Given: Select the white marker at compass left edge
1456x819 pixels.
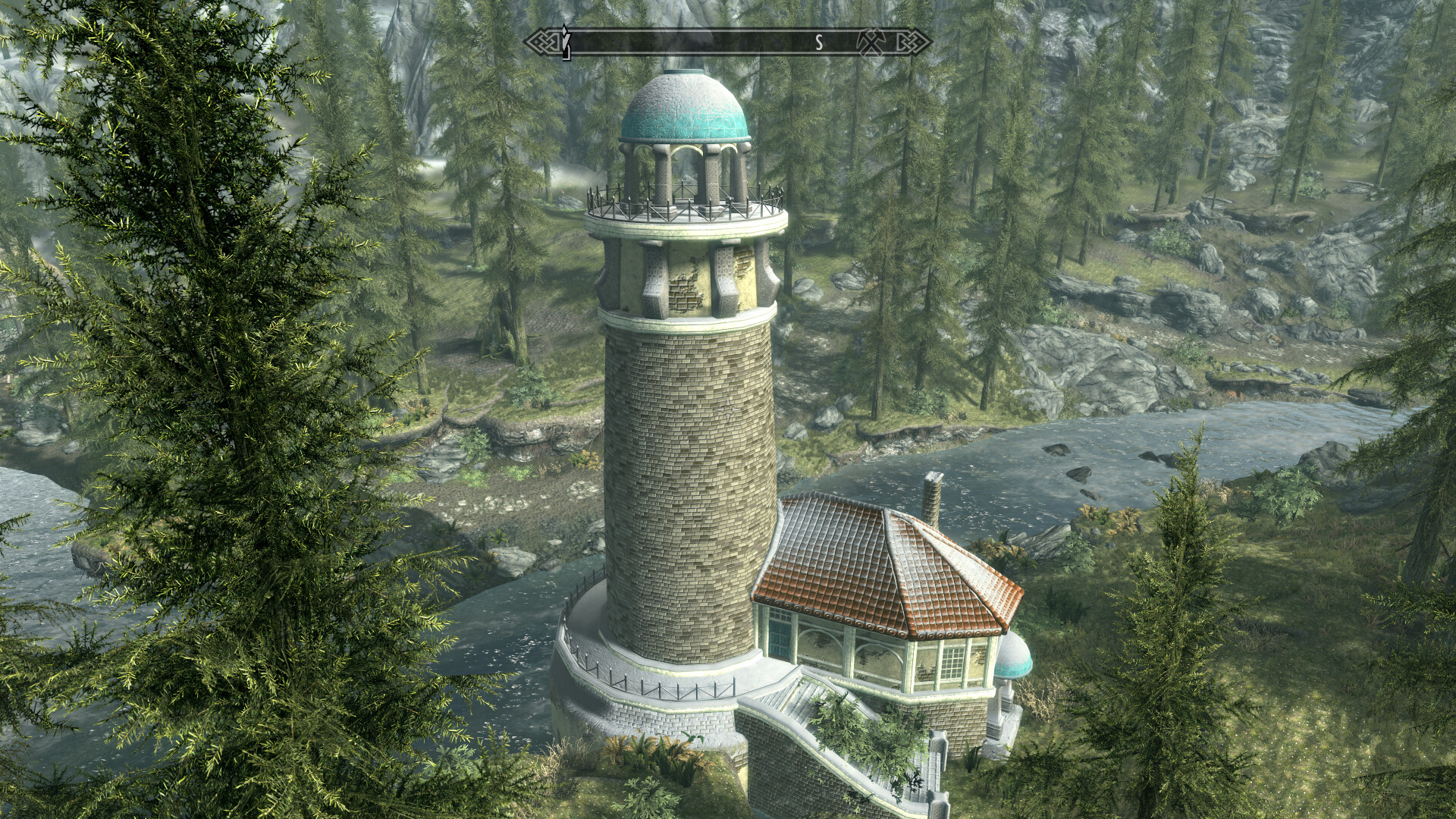Looking at the screenshot, I should click(x=565, y=42).
